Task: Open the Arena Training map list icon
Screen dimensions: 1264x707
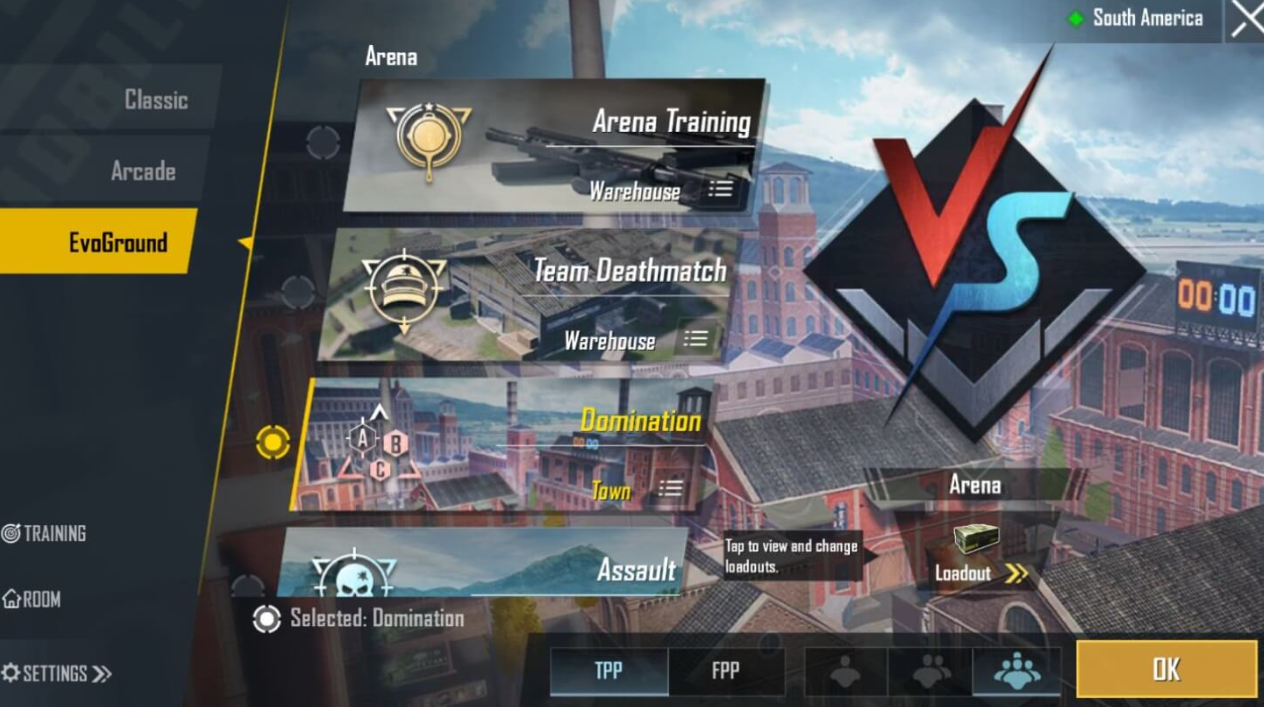Action: [x=720, y=189]
